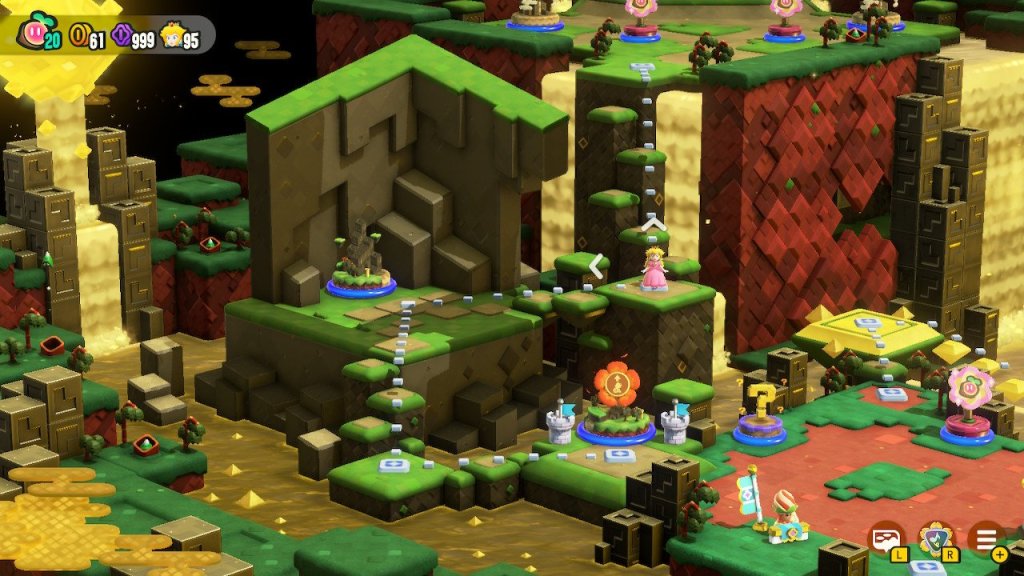Open the world map overview icon
The height and width of the screenshot is (576, 1024).
tap(885, 538)
